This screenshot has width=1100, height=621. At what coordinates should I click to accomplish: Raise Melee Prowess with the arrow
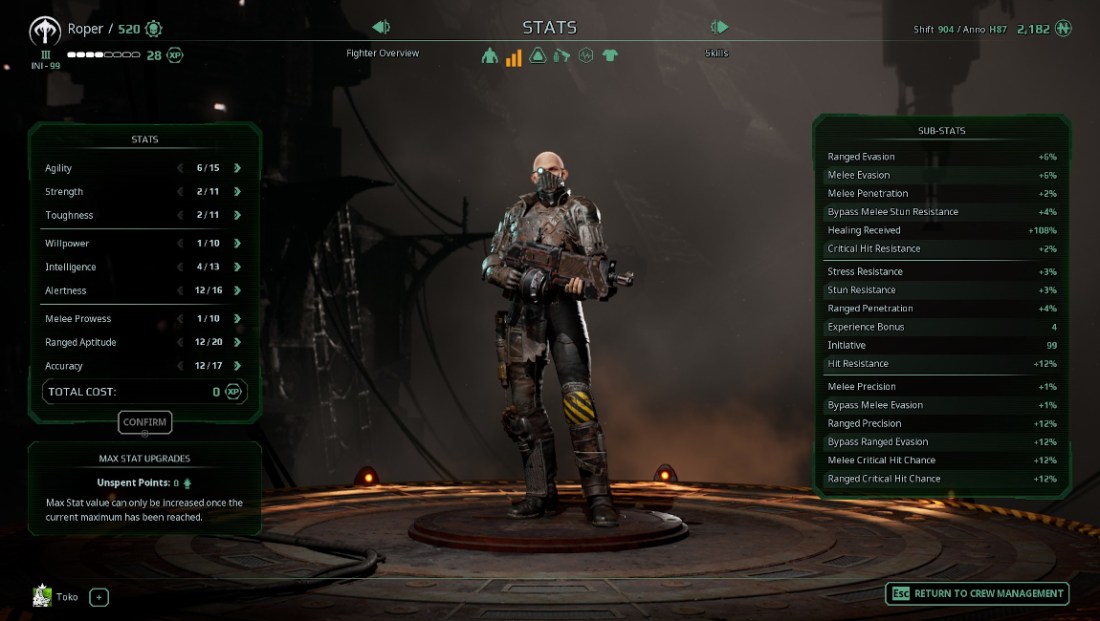point(237,318)
